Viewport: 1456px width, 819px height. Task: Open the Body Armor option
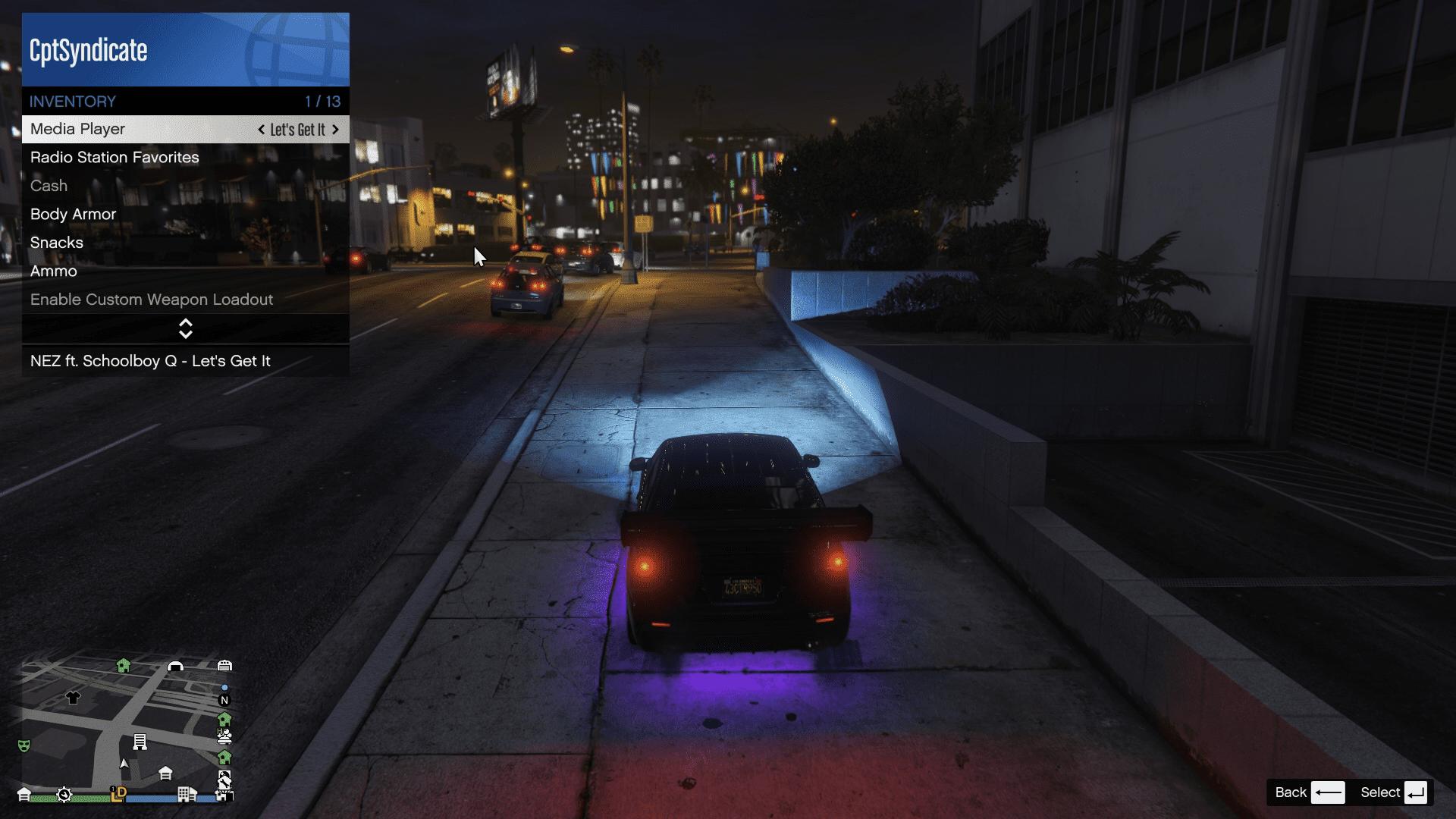click(73, 215)
